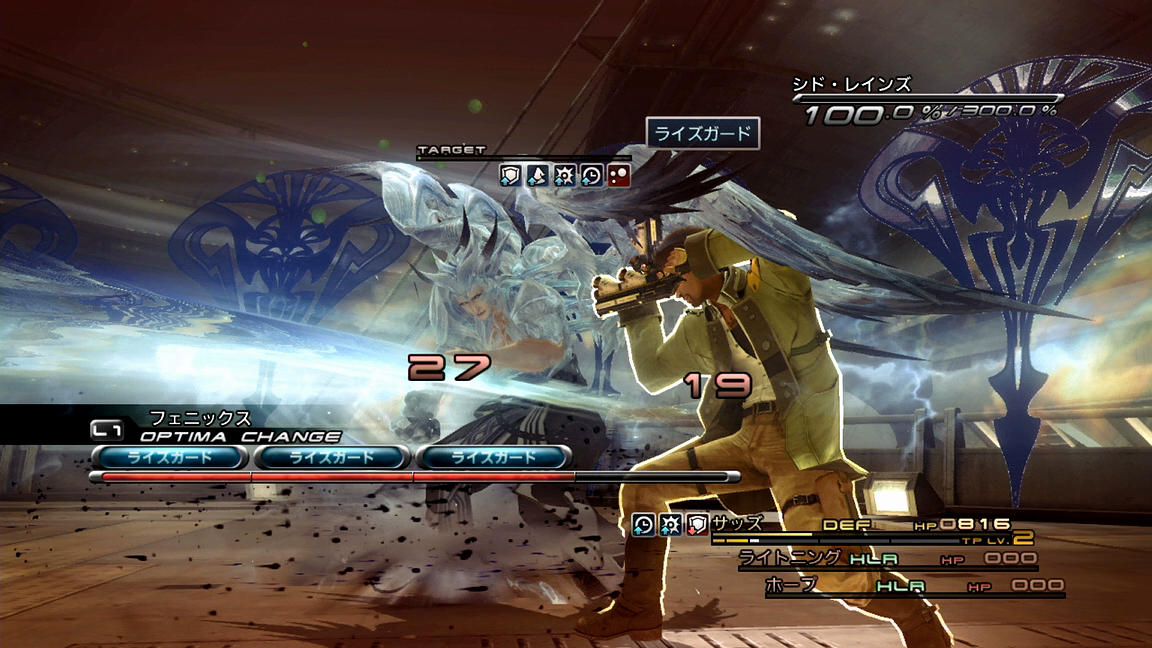Click the target's sunburst buff icon
Viewport: 1152px width, 648px height.
point(564,175)
